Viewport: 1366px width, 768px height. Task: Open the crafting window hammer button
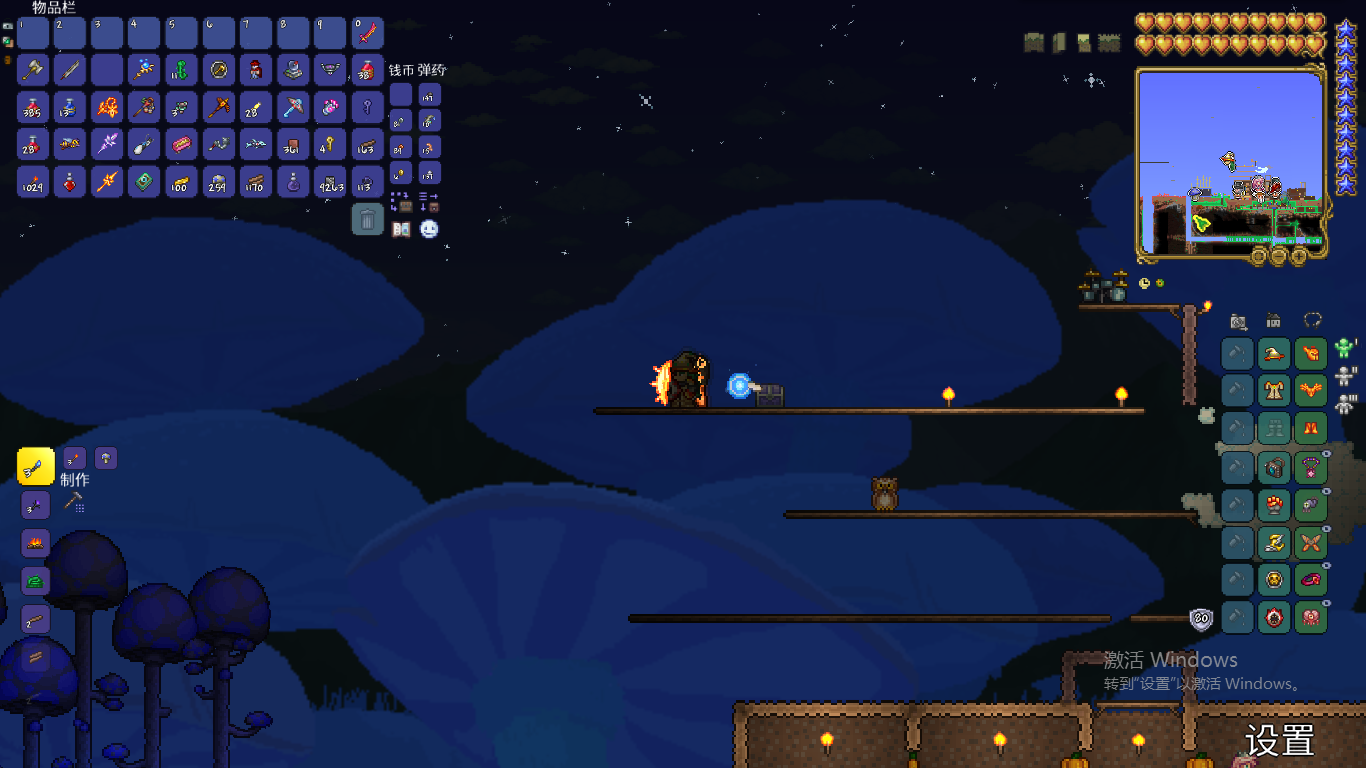[x=74, y=502]
